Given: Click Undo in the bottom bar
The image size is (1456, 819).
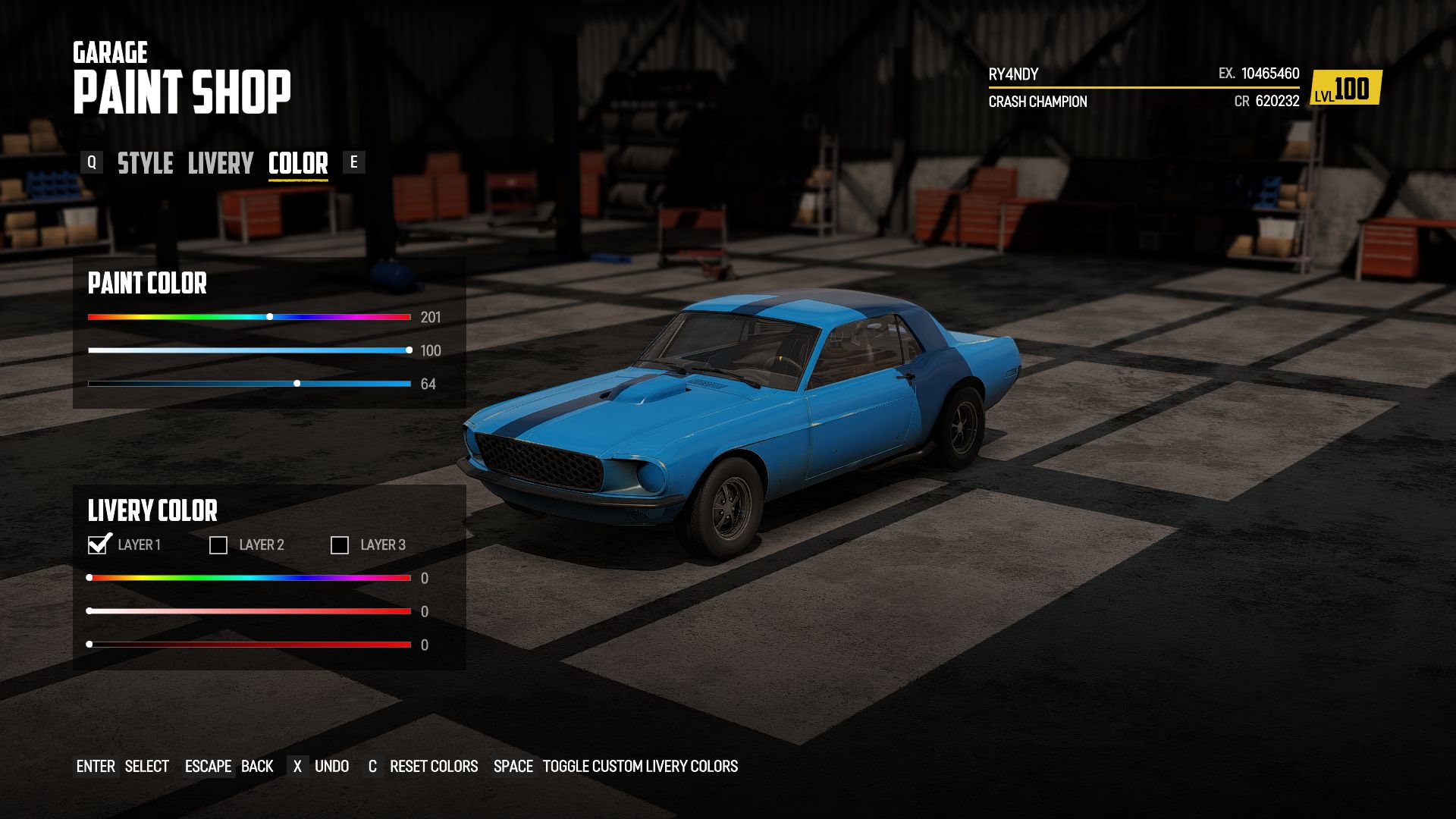Looking at the screenshot, I should [331, 767].
